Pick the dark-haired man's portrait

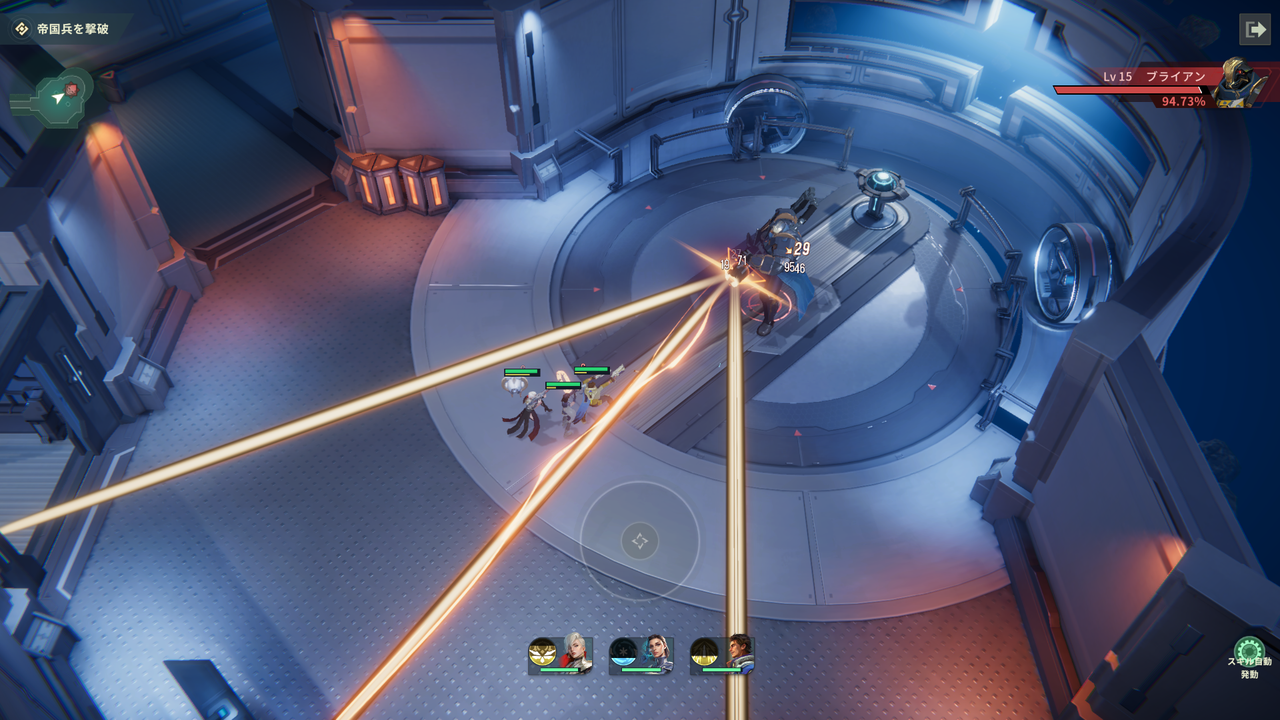coord(738,652)
